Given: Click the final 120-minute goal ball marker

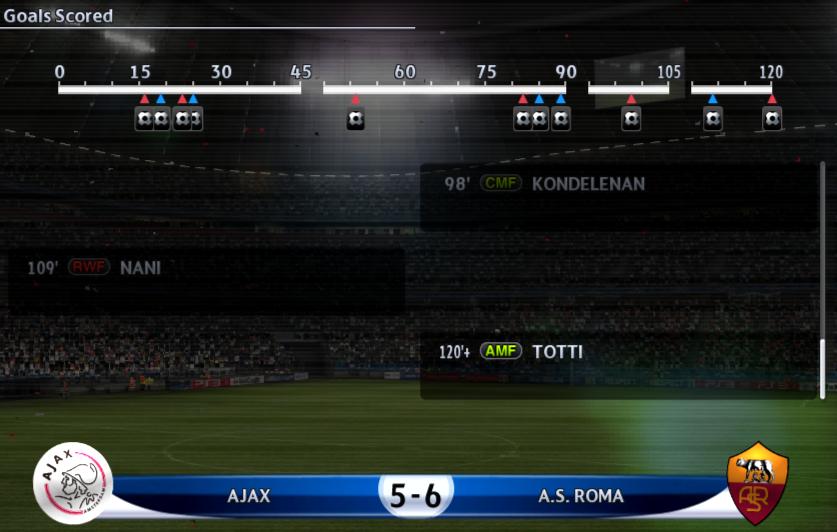Looking at the screenshot, I should [x=772, y=119].
